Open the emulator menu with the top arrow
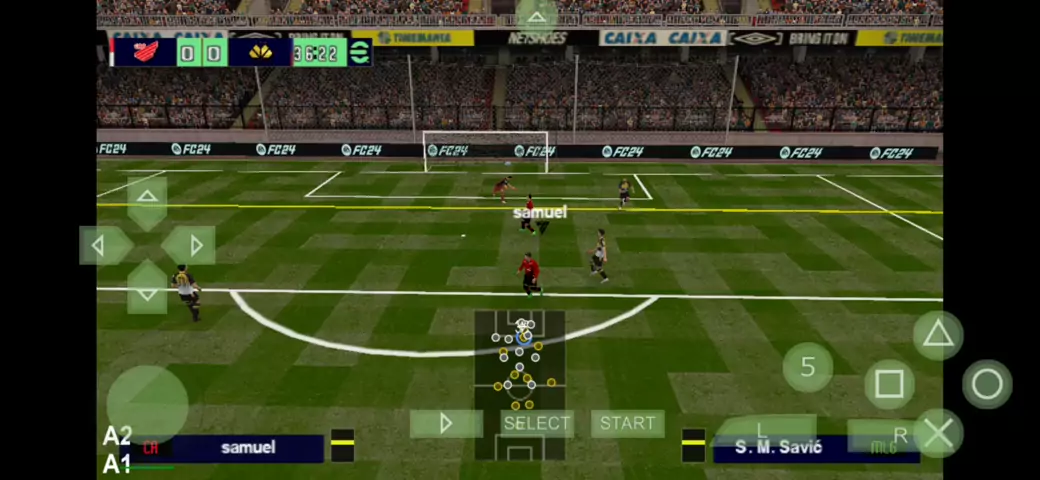1040x480 pixels. (x=537, y=16)
